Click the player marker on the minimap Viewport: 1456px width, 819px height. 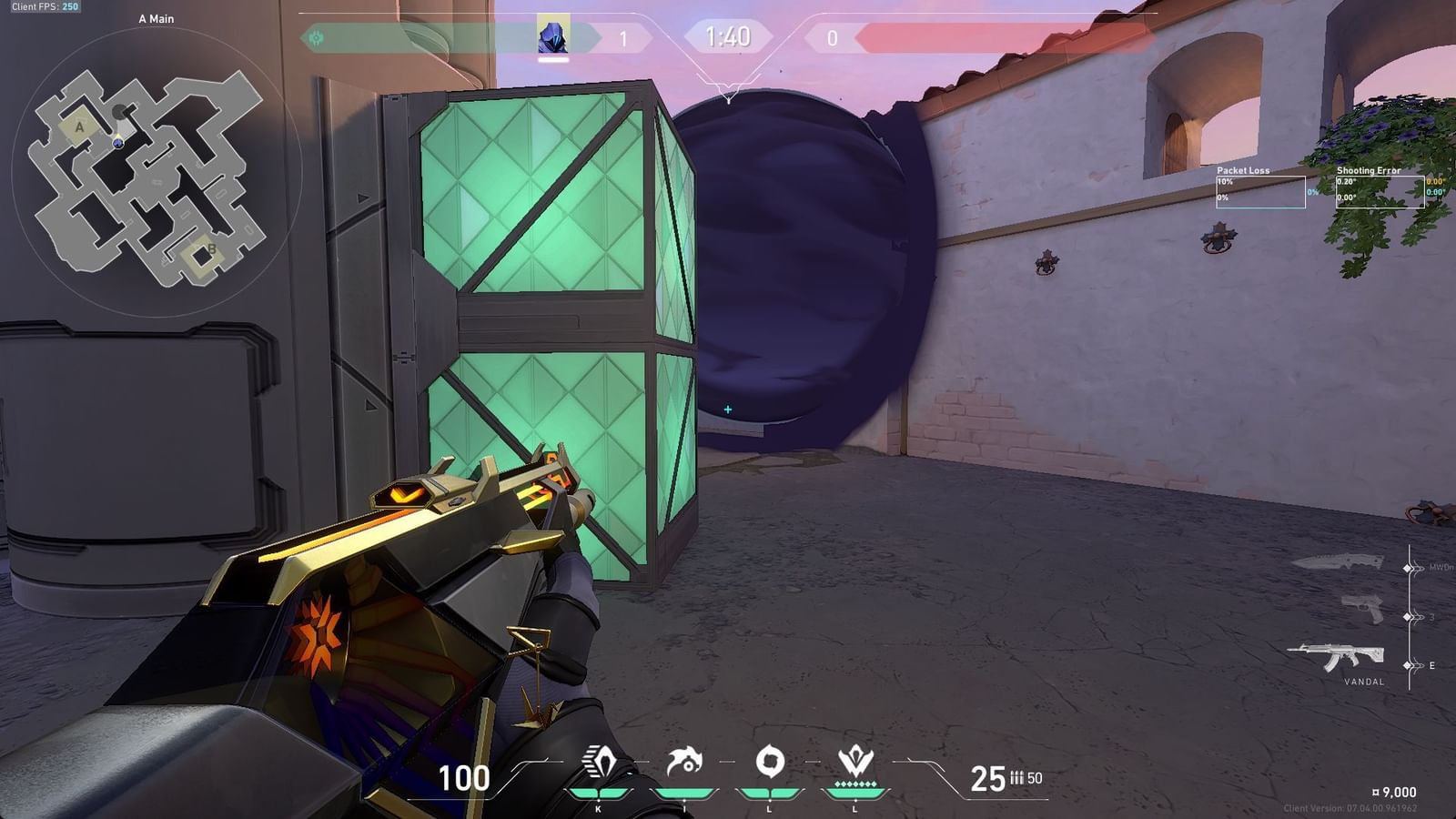coord(118,143)
